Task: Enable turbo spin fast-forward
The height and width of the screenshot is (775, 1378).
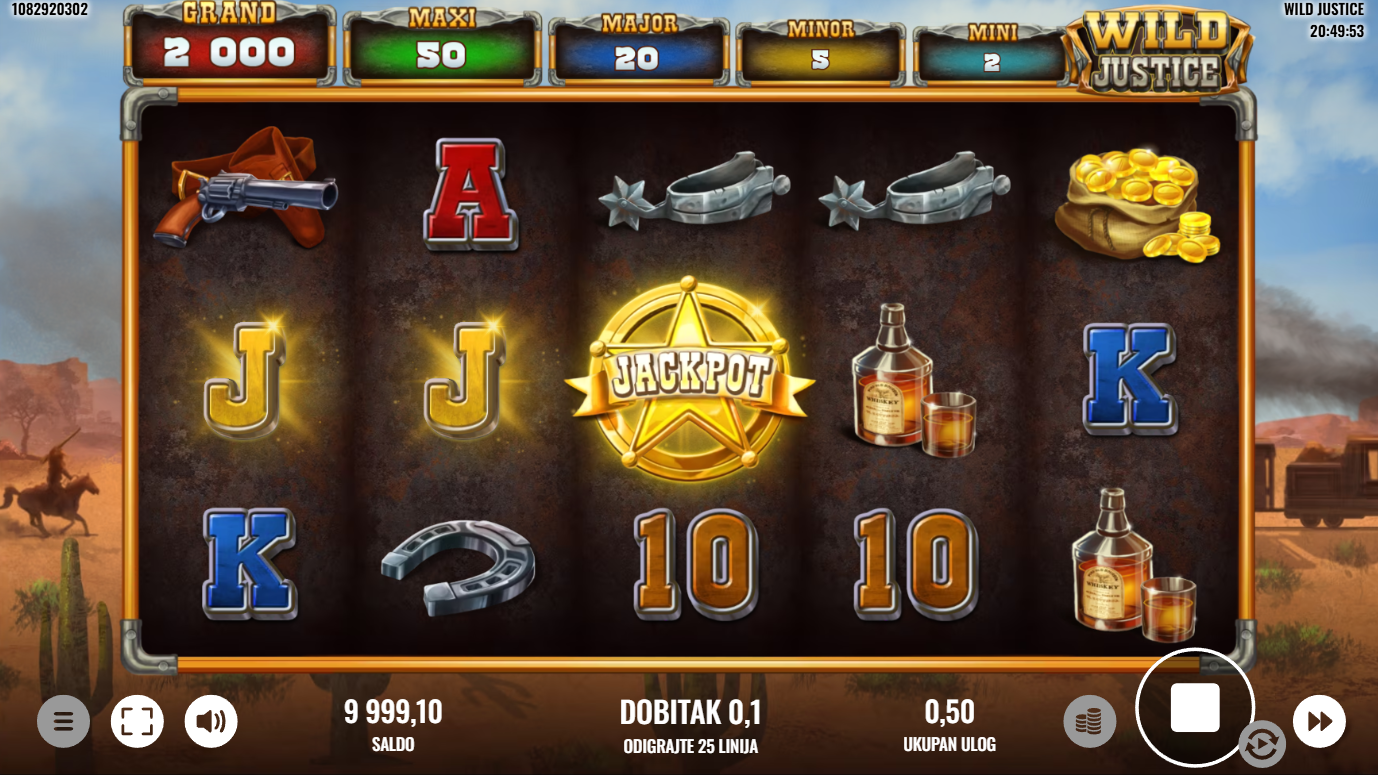Action: 1319,721
